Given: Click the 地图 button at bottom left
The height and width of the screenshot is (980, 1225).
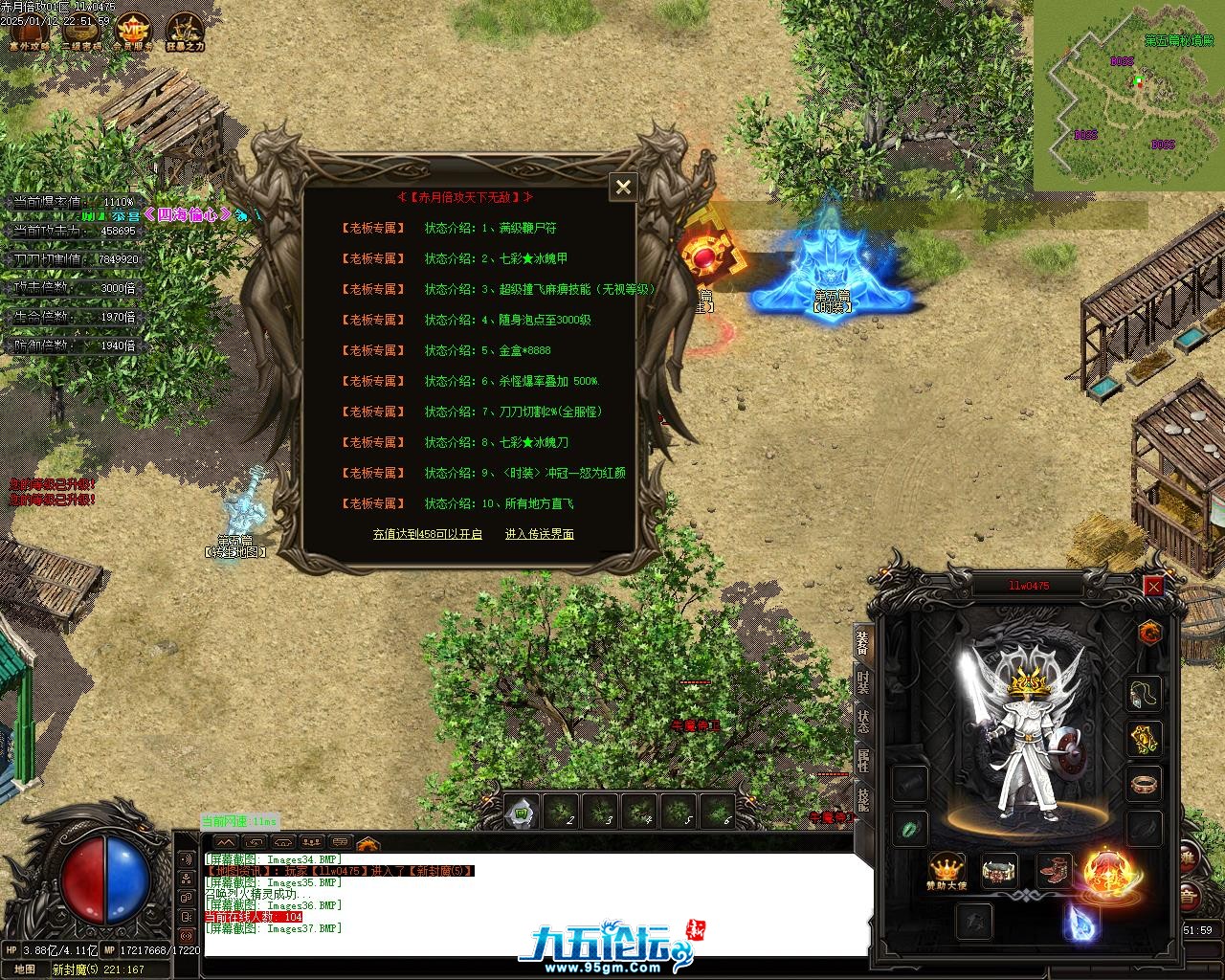Looking at the screenshot, I should (x=26, y=969).
